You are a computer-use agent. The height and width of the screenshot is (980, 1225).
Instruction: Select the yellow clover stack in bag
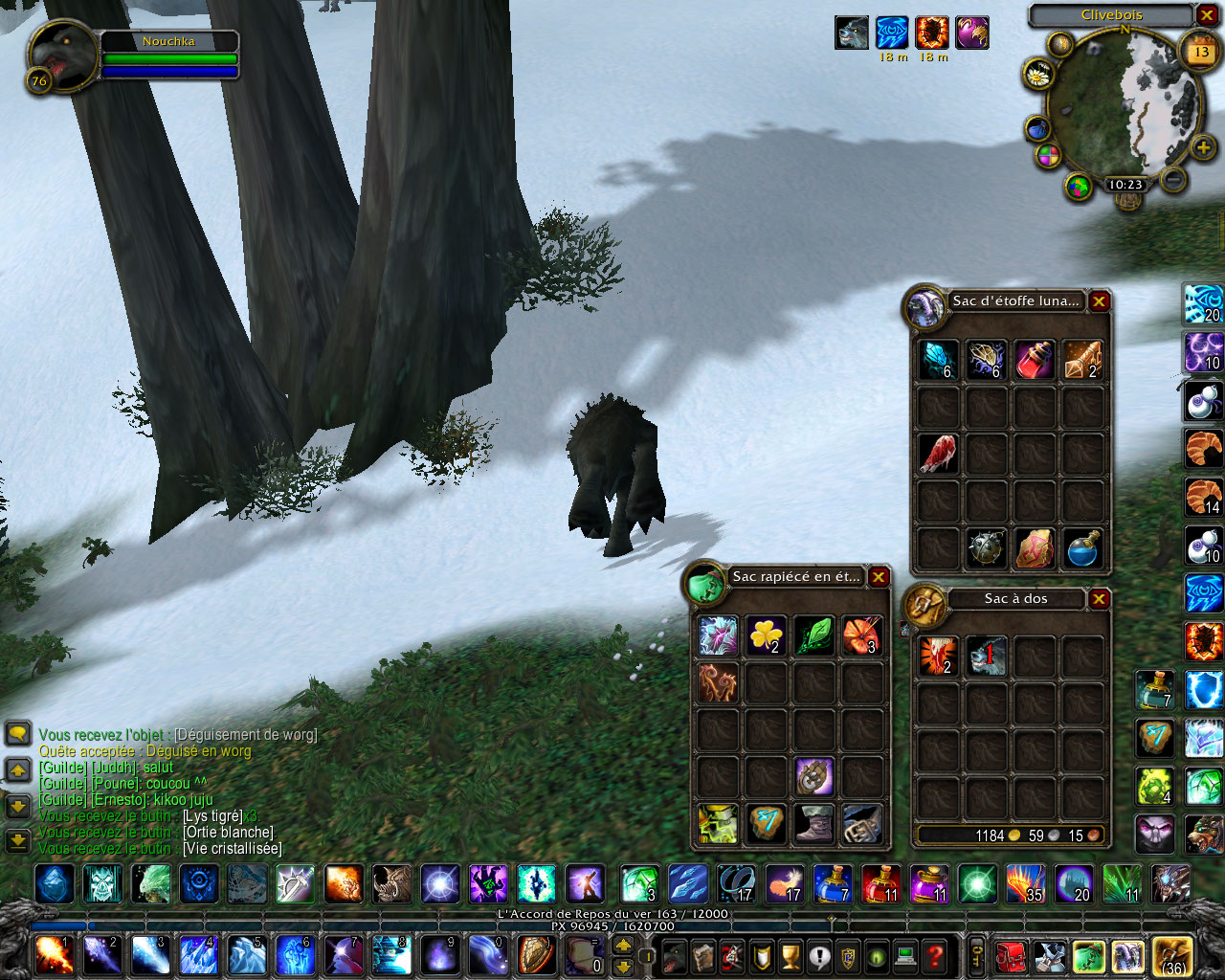tap(766, 635)
